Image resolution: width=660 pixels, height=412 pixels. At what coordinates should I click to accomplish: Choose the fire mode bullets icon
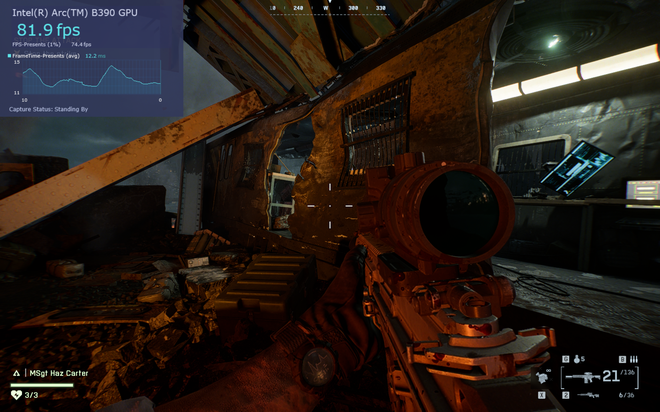coord(633,359)
